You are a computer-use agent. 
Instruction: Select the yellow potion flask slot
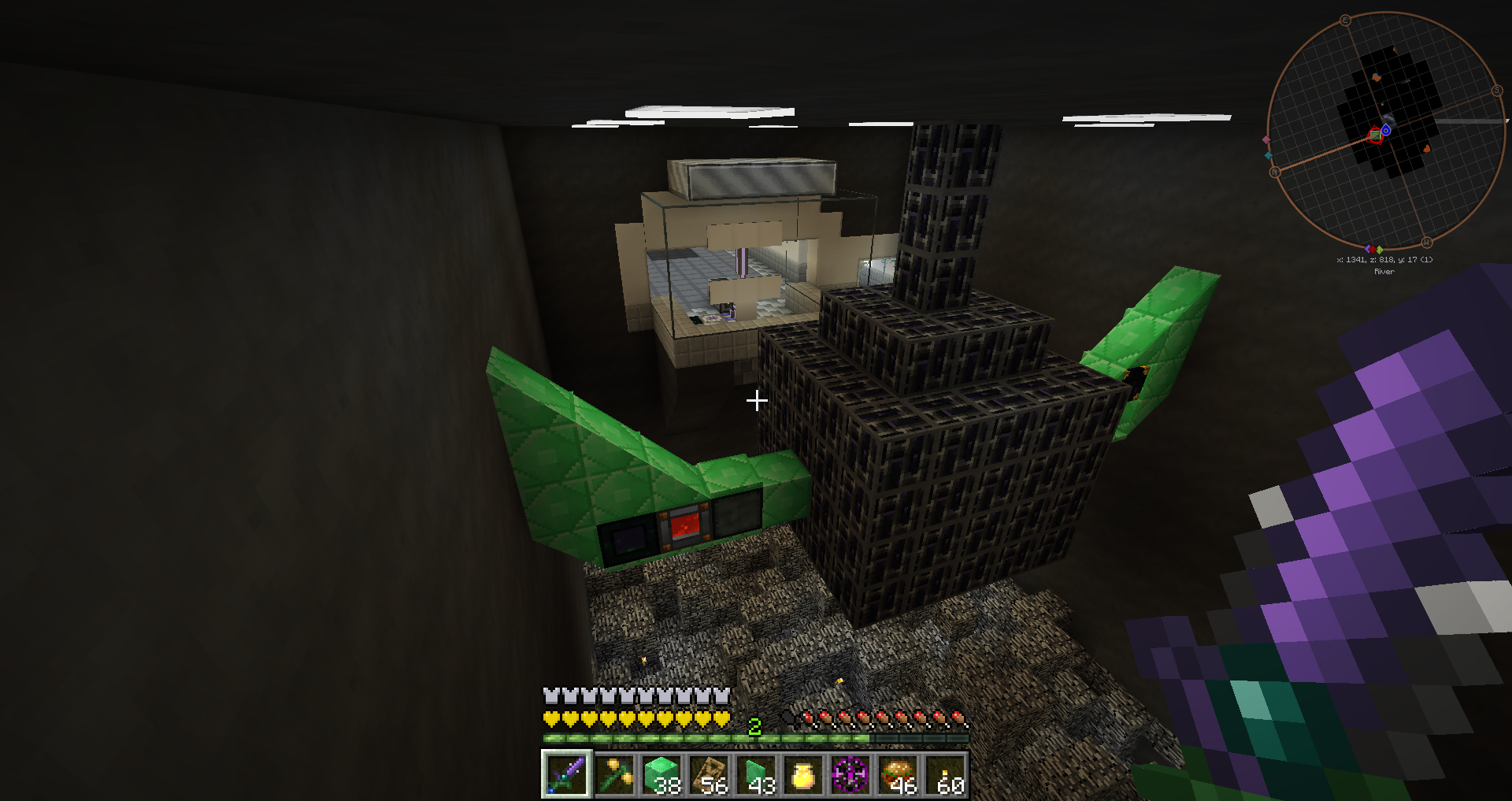click(x=803, y=773)
